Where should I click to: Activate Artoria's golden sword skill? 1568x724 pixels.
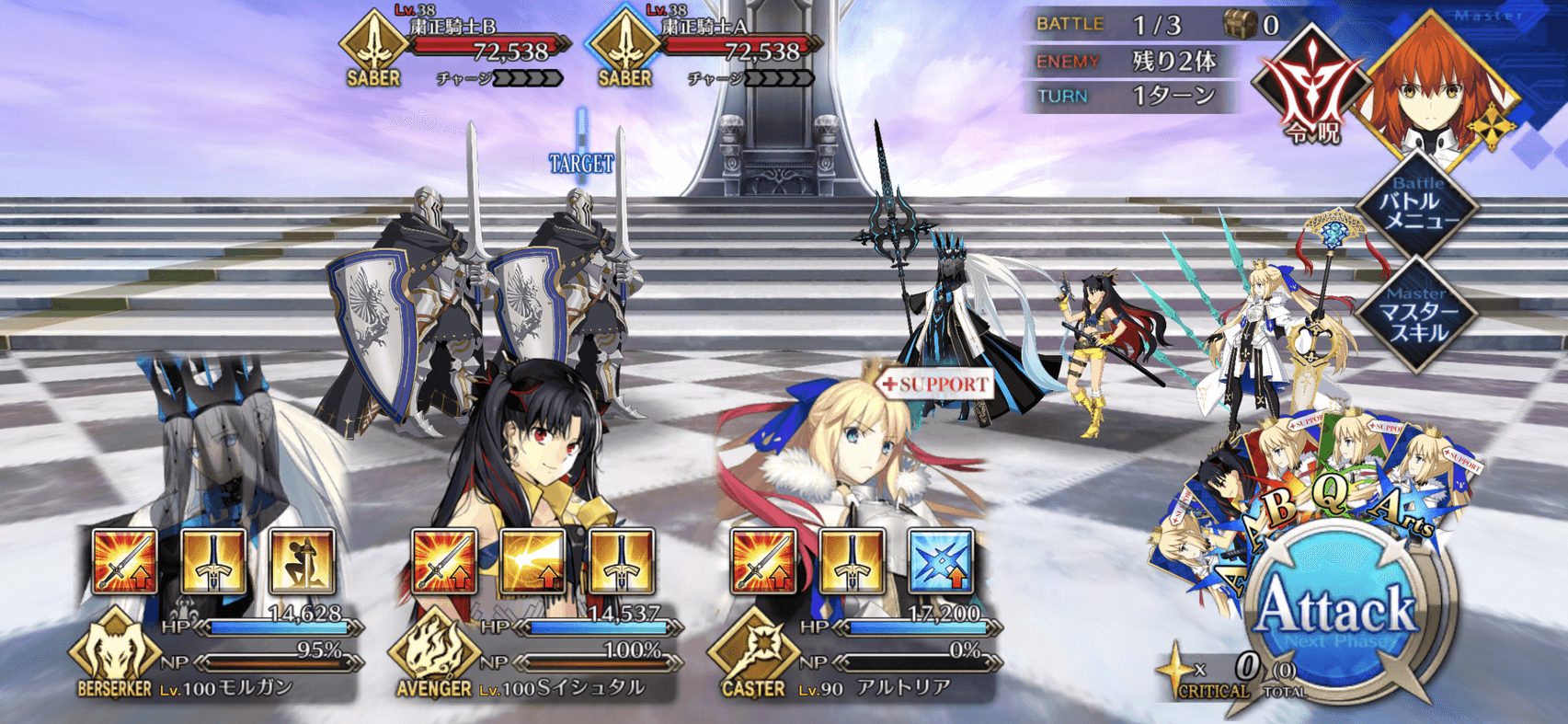pos(852,561)
